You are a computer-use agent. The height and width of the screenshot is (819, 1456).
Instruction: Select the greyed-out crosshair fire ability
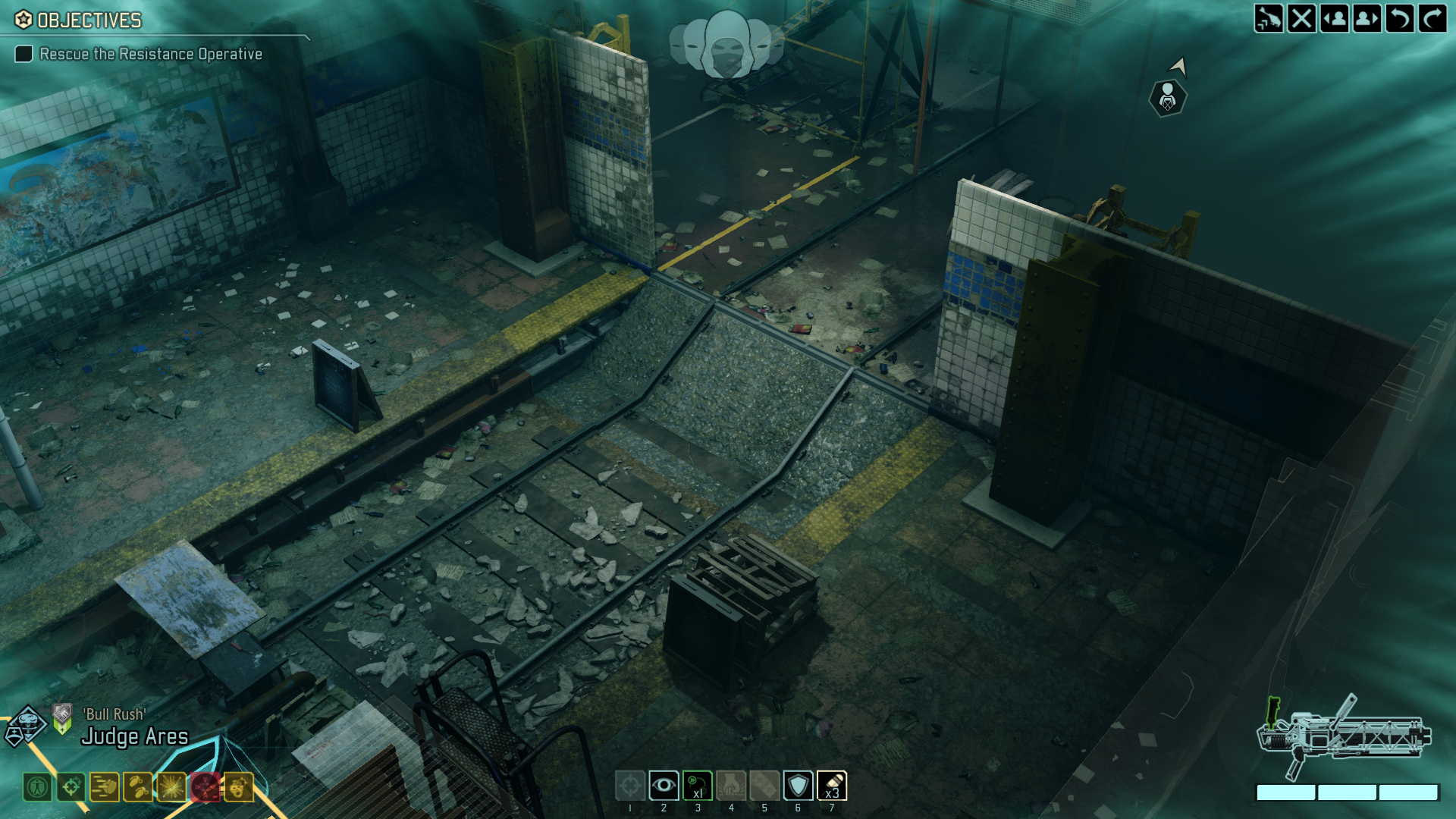coord(630,786)
